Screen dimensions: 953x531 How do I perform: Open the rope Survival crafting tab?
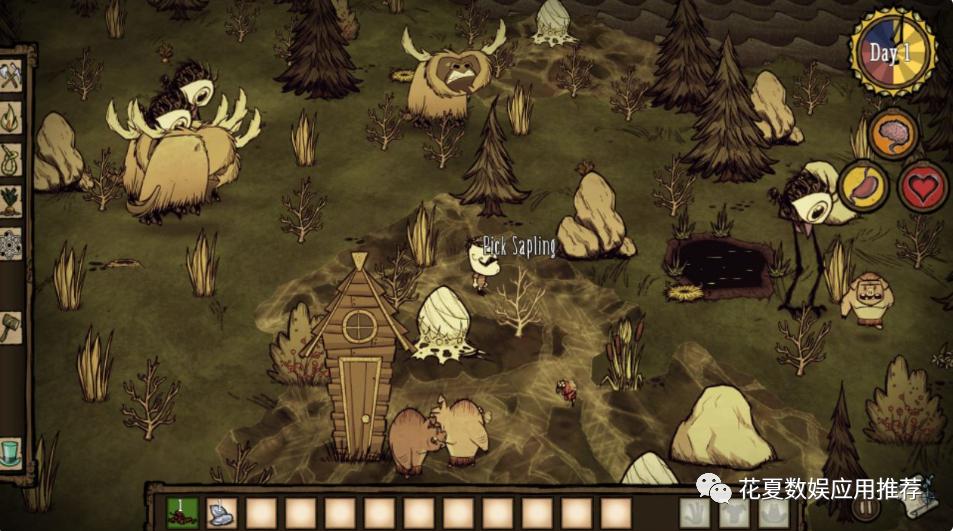click(11, 159)
